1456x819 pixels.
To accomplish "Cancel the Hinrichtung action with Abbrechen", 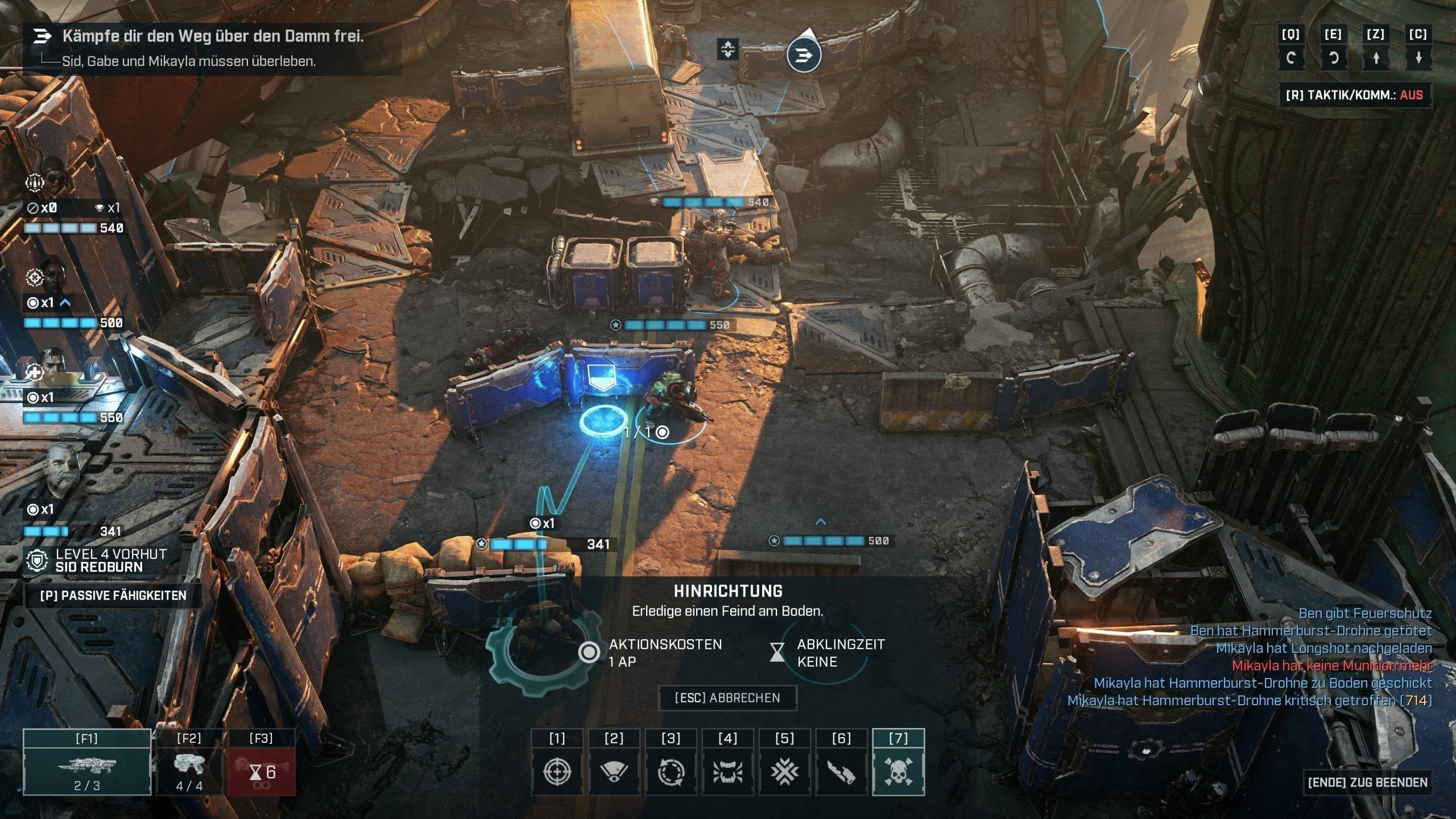I will click(x=727, y=698).
